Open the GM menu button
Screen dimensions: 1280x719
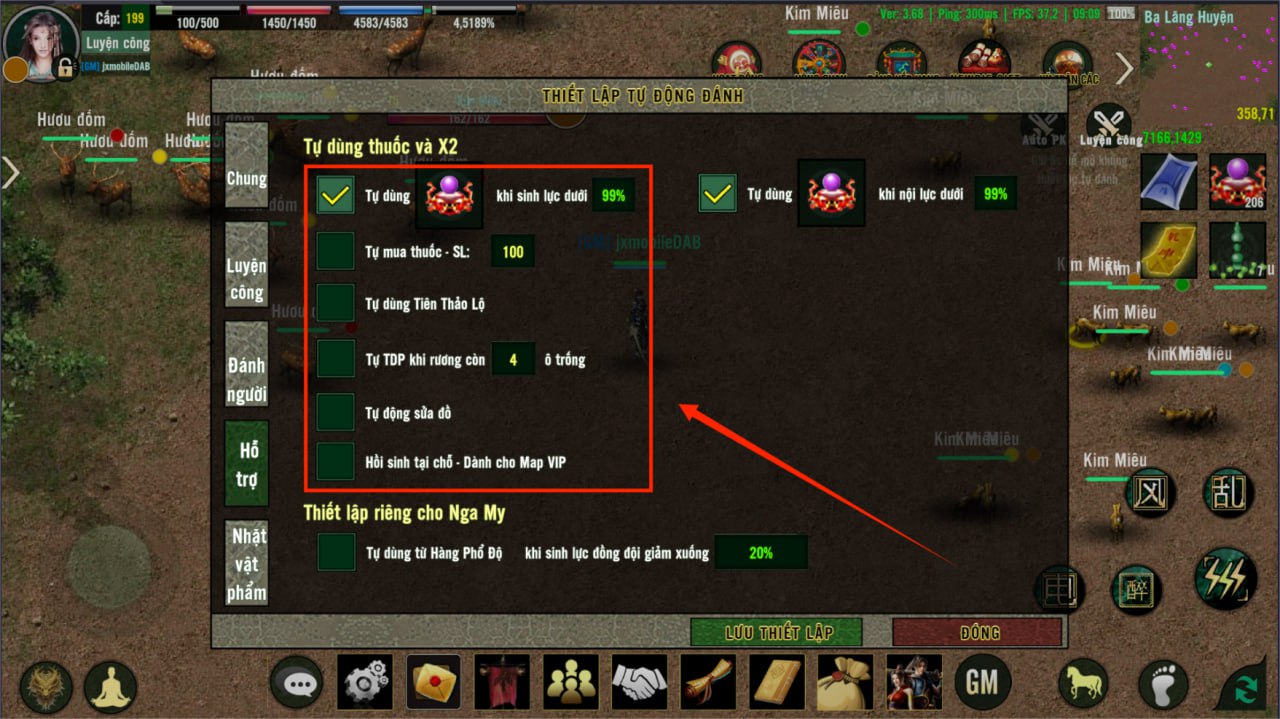click(x=983, y=682)
